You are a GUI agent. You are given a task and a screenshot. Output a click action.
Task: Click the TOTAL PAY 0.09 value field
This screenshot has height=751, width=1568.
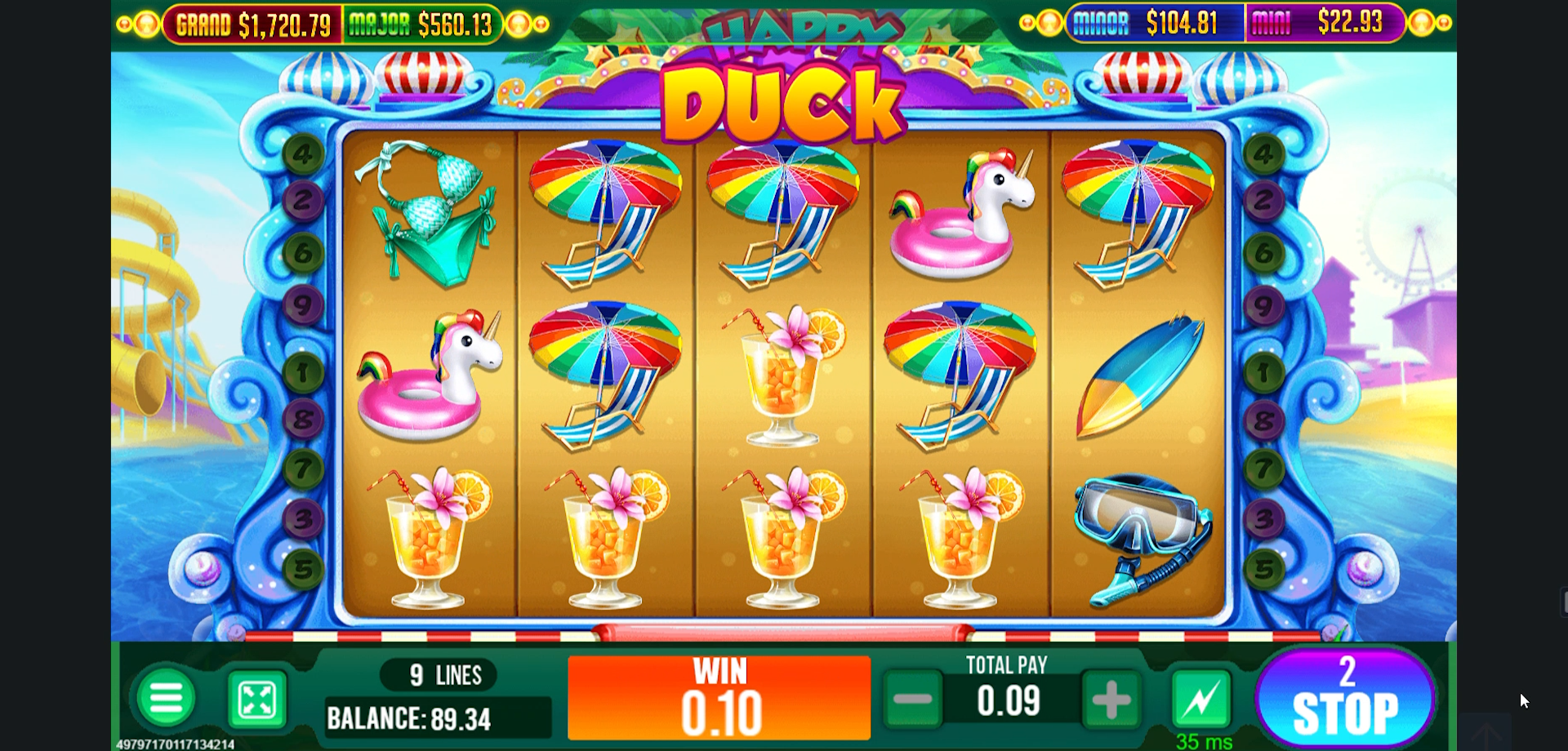[x=1007, y=700]
